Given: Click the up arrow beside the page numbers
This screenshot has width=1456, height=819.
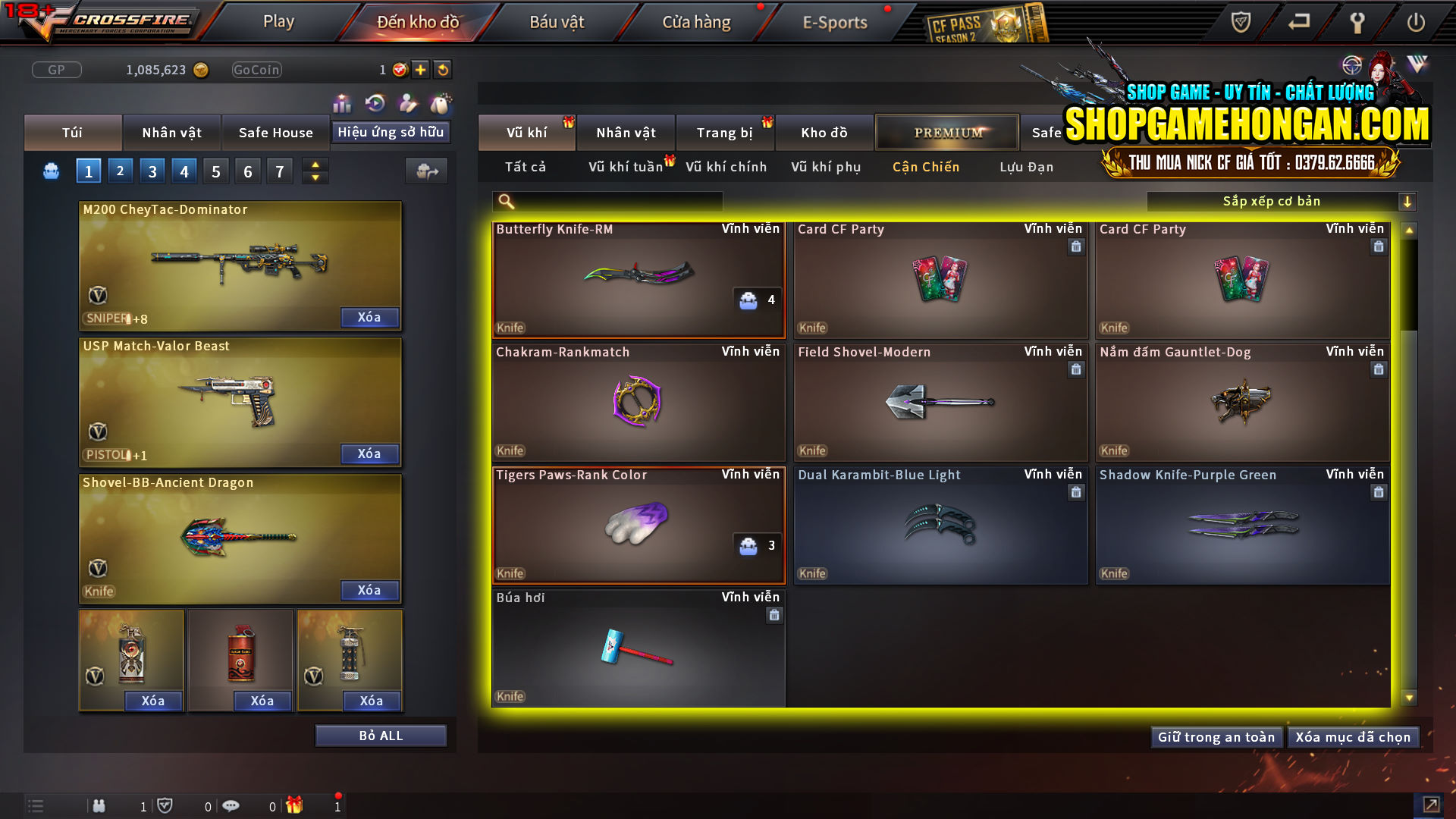Looking at the screenshot, I should pyautogui.click(x=314, y=164).
